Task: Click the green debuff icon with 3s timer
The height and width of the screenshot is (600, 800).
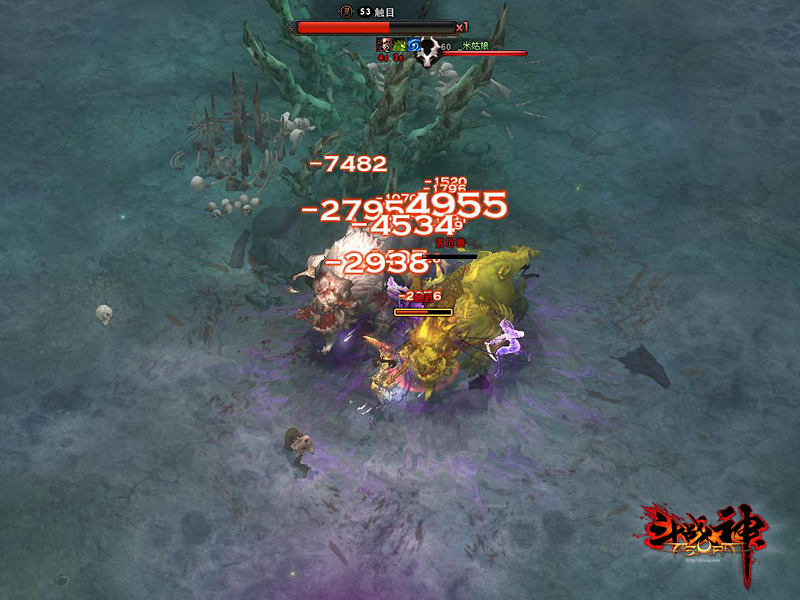Action: [398, 45]
